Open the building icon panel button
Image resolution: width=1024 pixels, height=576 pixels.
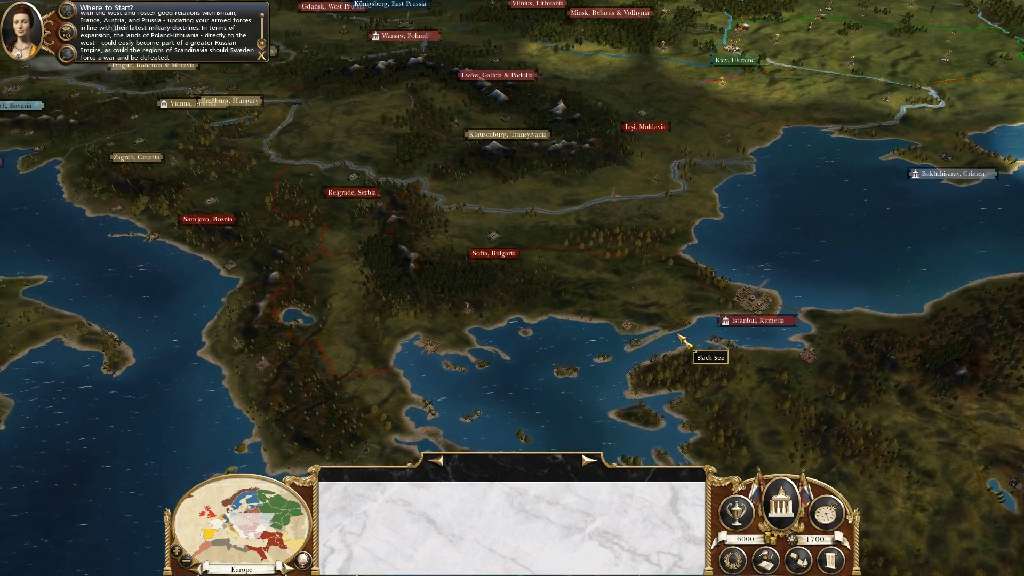(798, 559)
